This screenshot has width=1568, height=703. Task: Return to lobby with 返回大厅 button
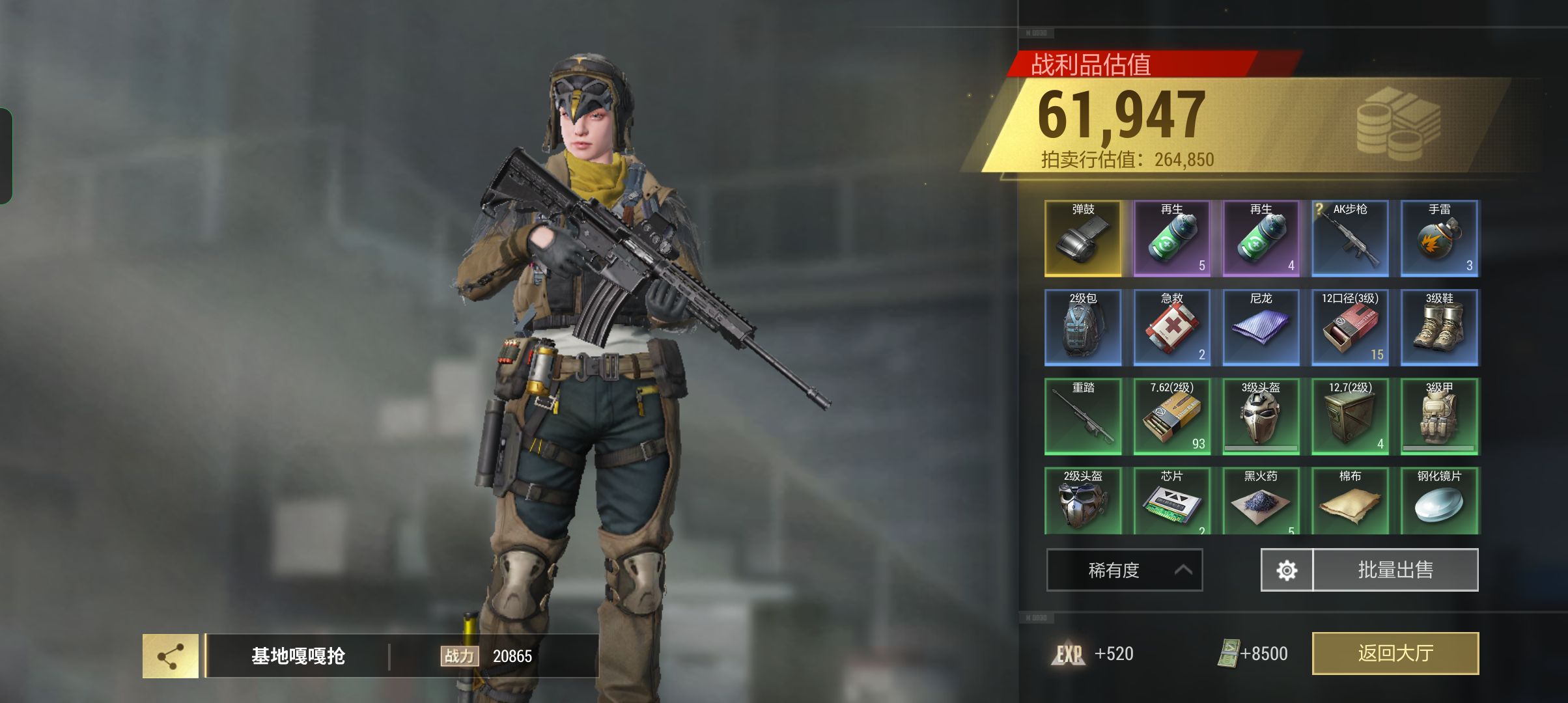tap(1395, 653)
